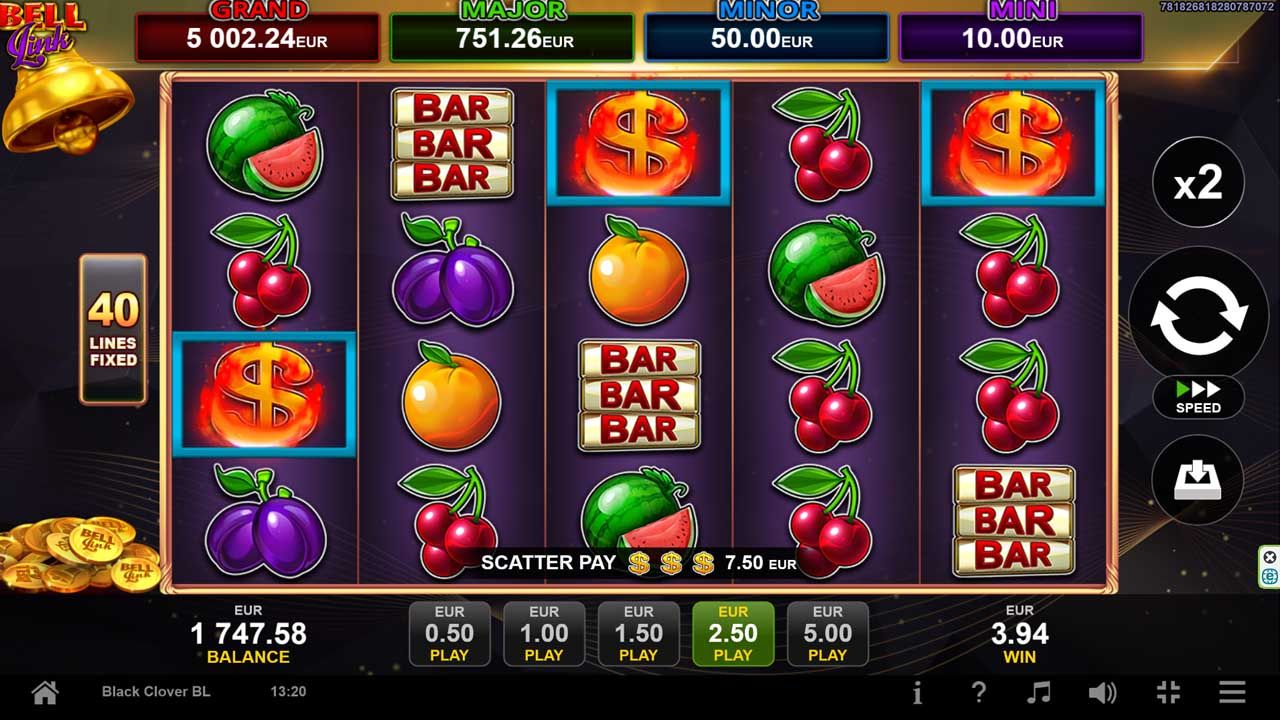The width and height of the screenshot is (1280, 720).
Task: Close the small side overlay widget
Action: point(1270,557)
